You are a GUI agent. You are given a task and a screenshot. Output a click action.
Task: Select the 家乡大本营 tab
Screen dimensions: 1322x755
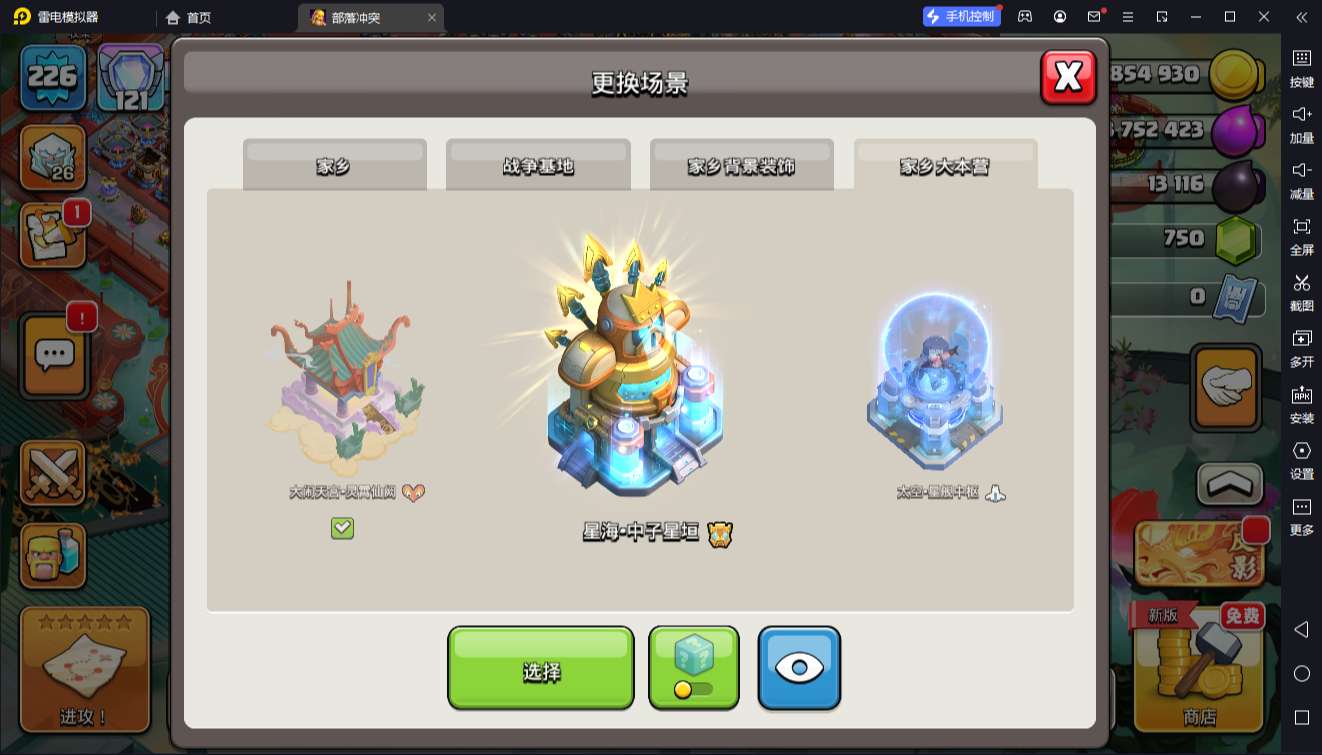pyautogui.click(x=945, y=166)
